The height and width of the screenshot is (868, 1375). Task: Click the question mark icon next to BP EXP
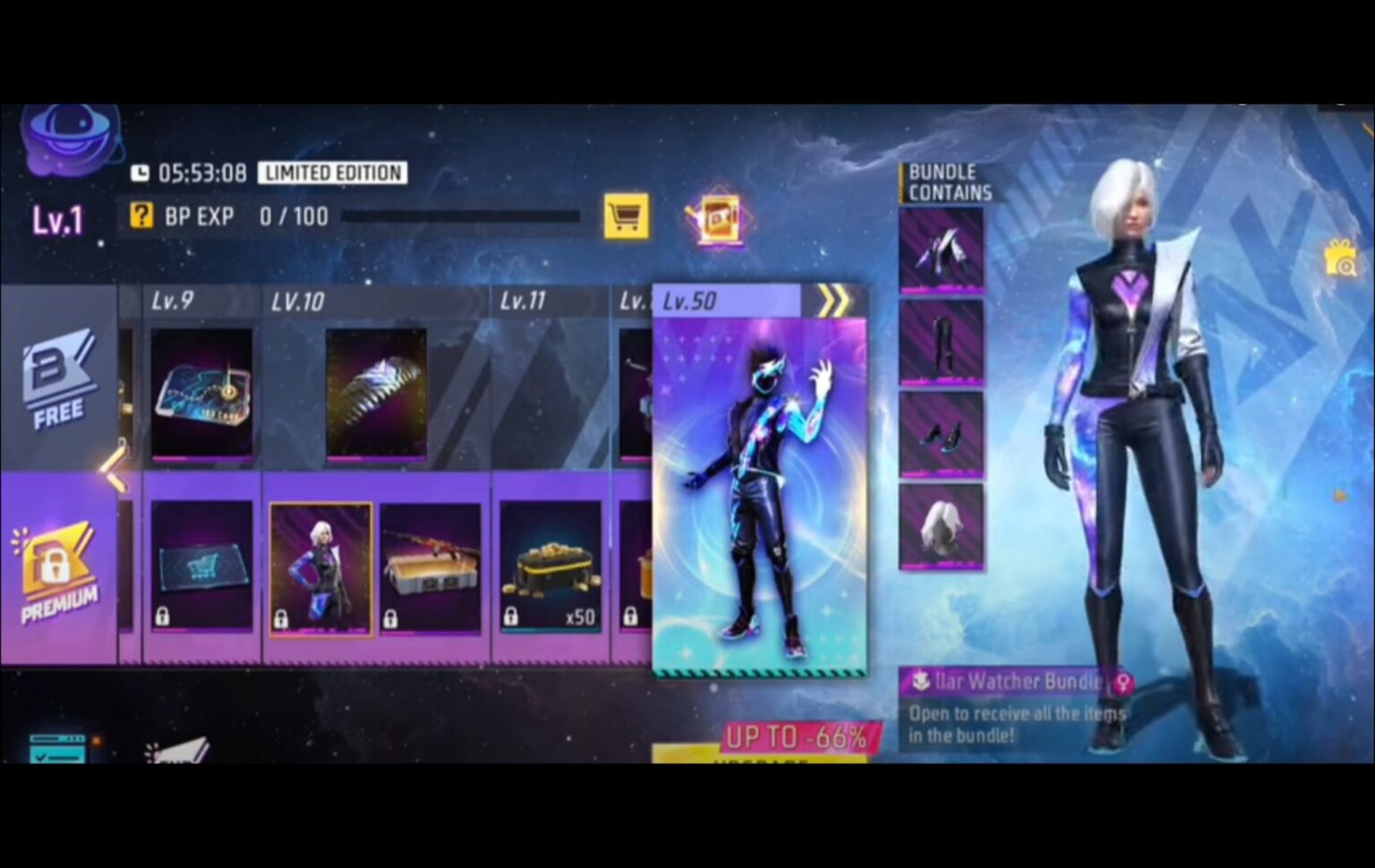tap(141, 216)
